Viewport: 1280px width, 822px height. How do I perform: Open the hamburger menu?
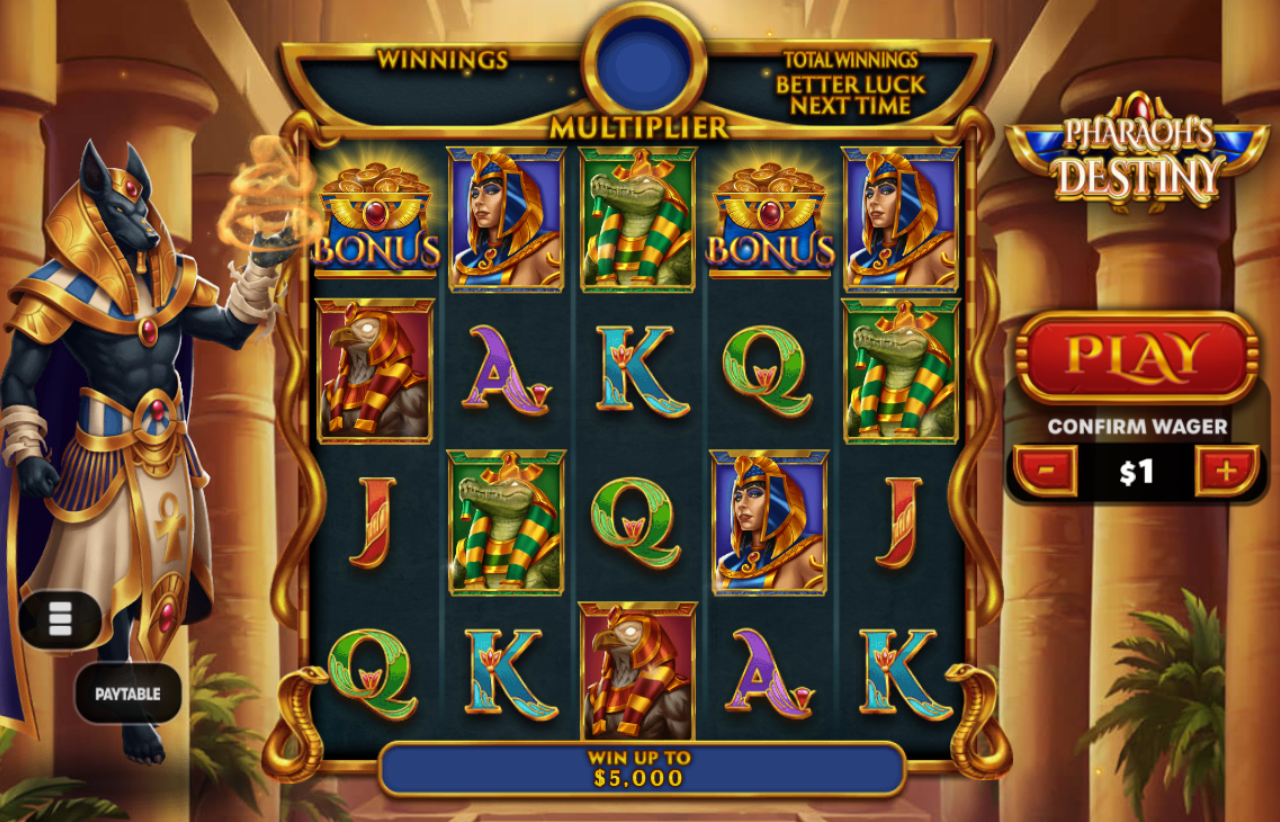[x=62, y=617]
